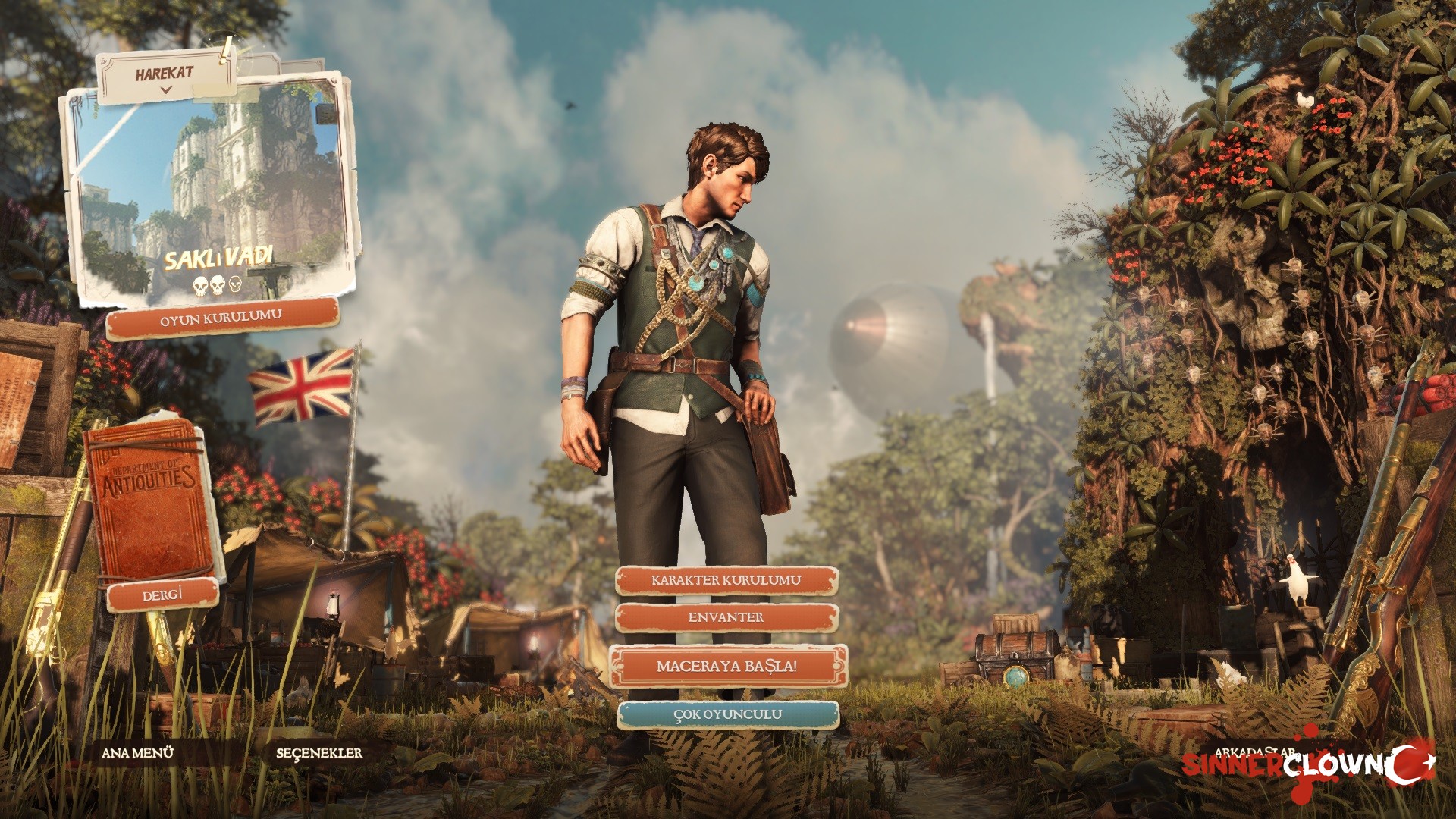Open Karakter Kurulumu character setup
1456x819 pixels.
click(x=726, y=580)
